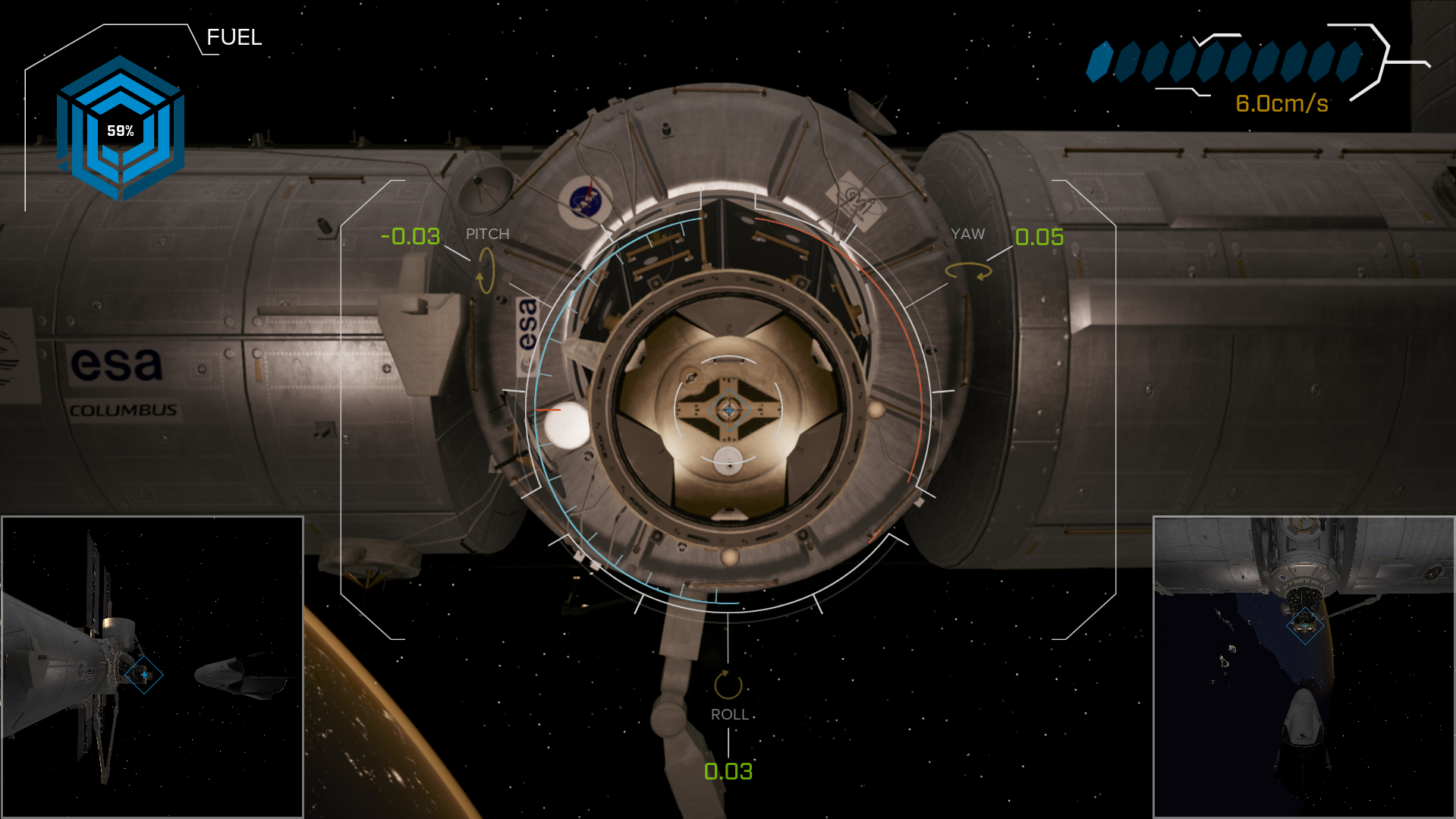Click the 59% fuel progress indicator
The height and width of the screenshot is (819, 1456).
(x=121, y=130)
